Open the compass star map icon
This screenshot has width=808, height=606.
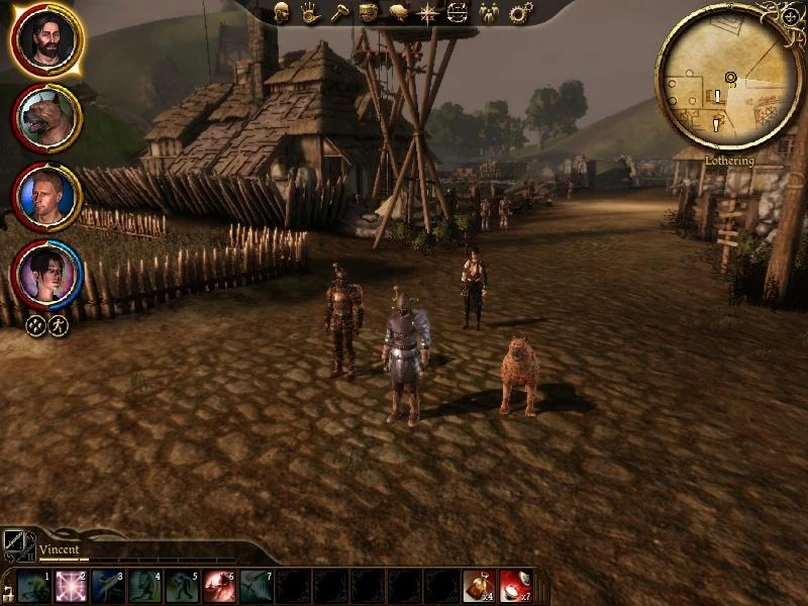(428, 12)
